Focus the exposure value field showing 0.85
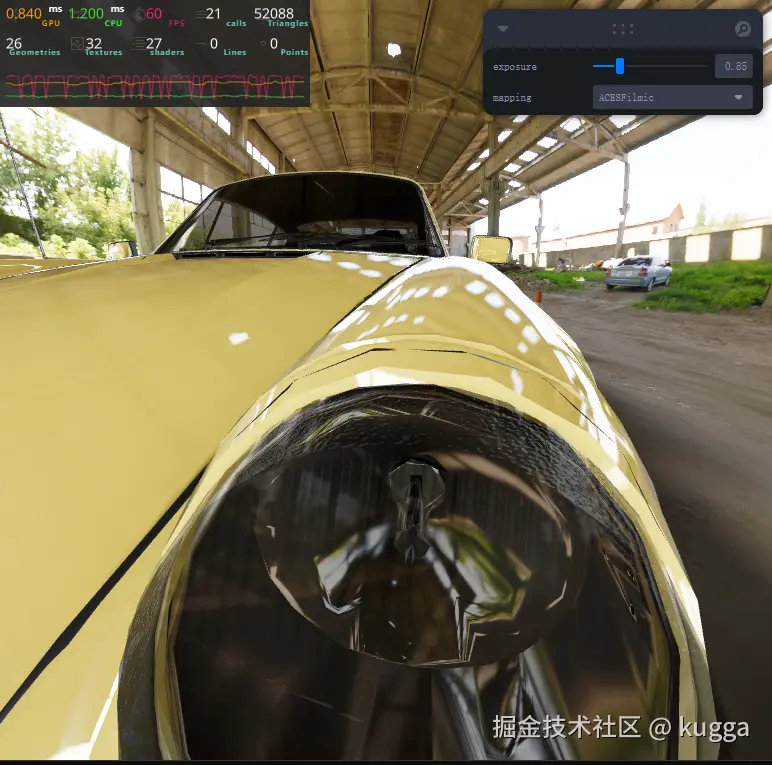This screenshot has height=765, width=772. pos(734,66)
